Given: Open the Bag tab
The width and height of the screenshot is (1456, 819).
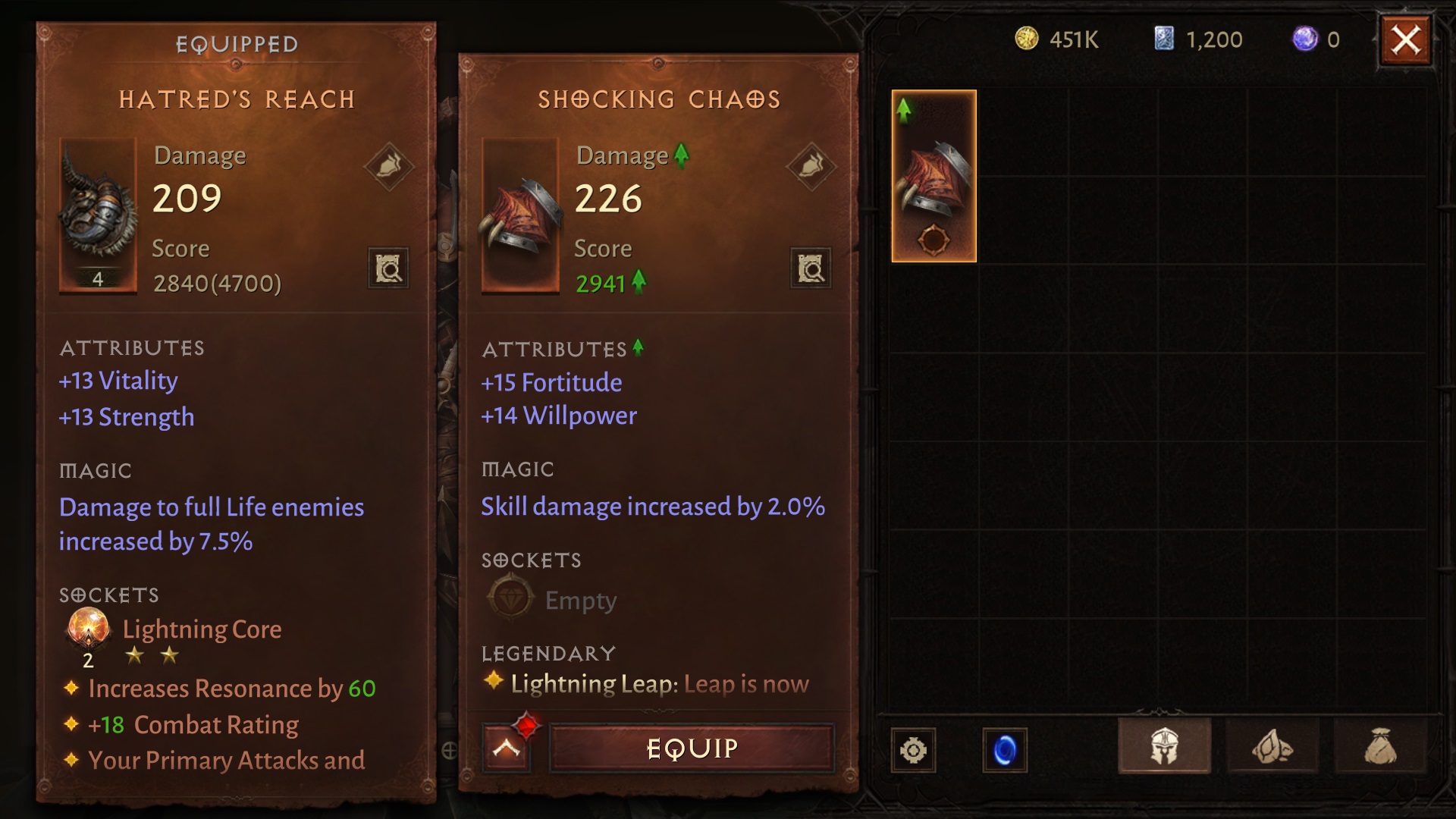Looking at the screenshot, I should 1381,747.
